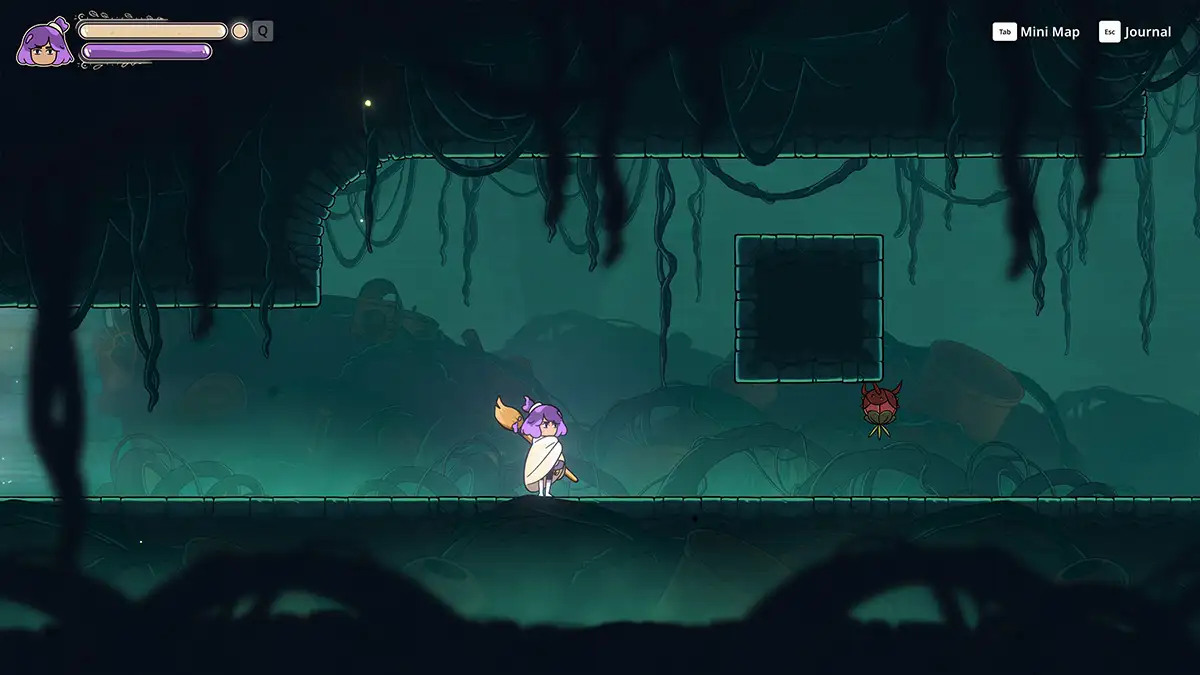Click the purple-haired character portrait
Viewport: 1200px width, 675px height.
tap(44, 43)
